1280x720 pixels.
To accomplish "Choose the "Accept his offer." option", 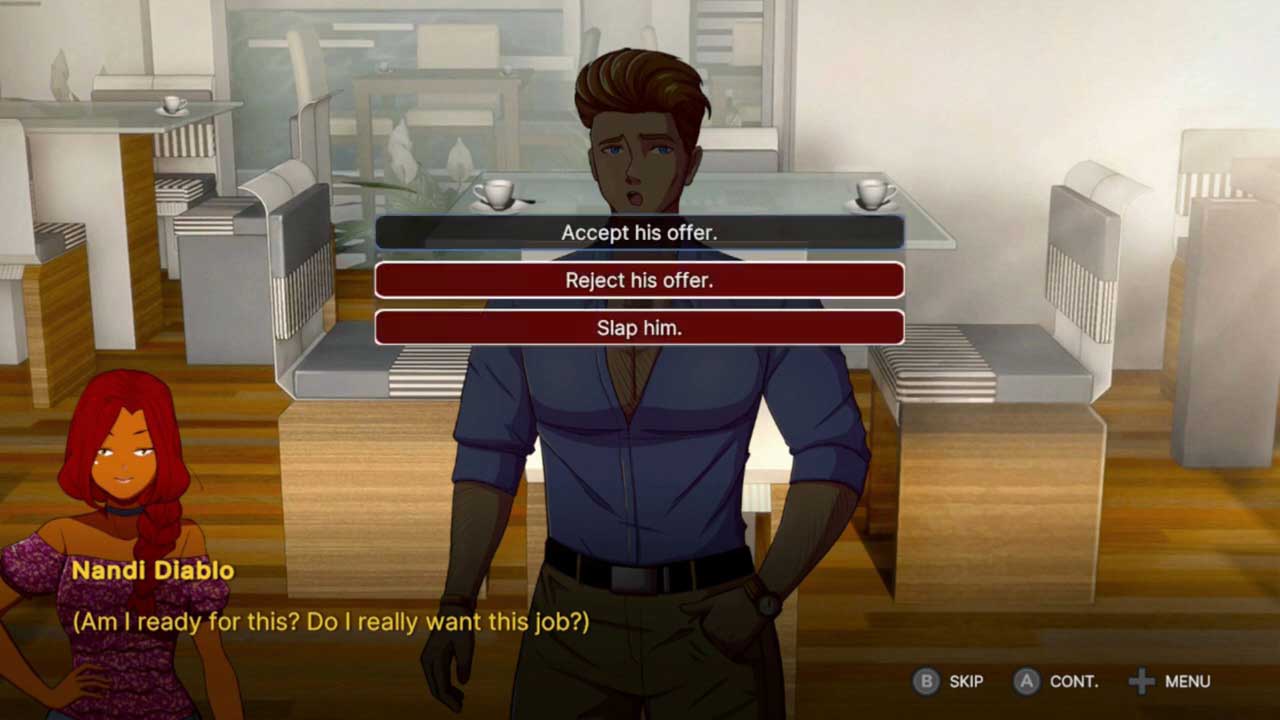I will click(x=639, y=233).
